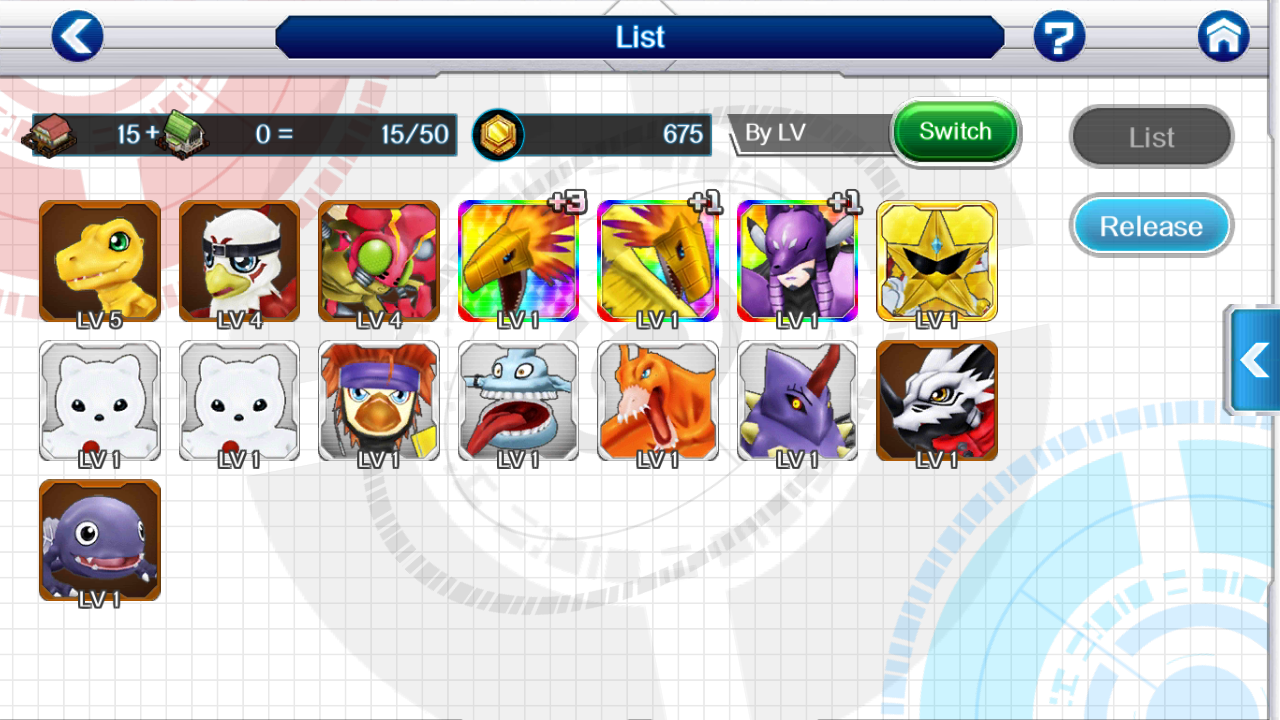Choose the white bird with goggles LV 4

pyautogui.click(x=239, y=261)
